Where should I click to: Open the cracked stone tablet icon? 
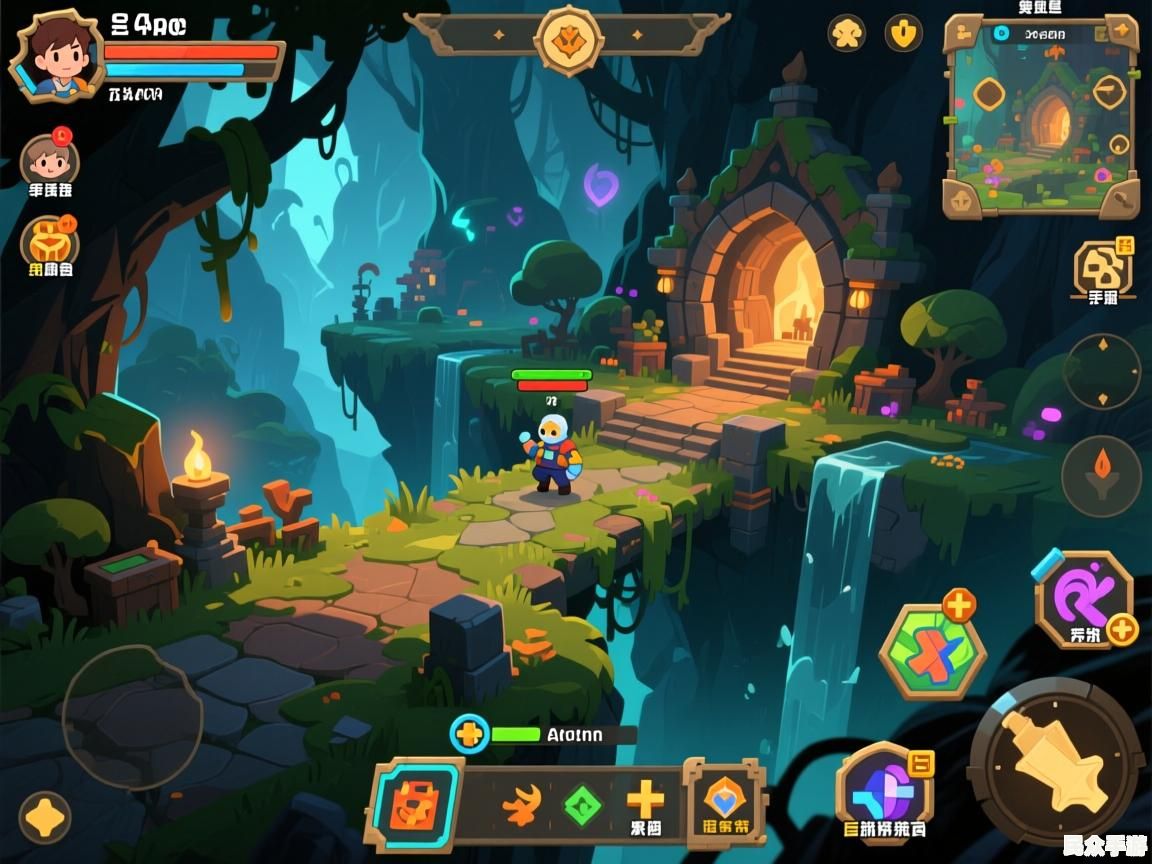click(x=1102, y=268)
